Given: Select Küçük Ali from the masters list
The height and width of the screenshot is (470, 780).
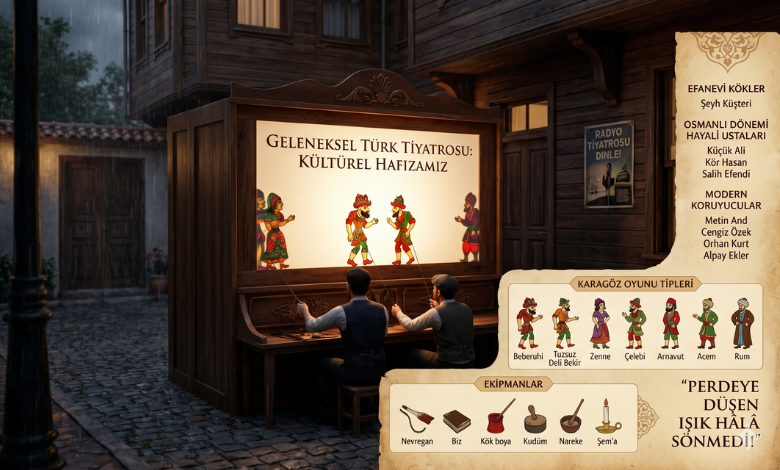Looking at the screenshot, I should click(727, 150).
